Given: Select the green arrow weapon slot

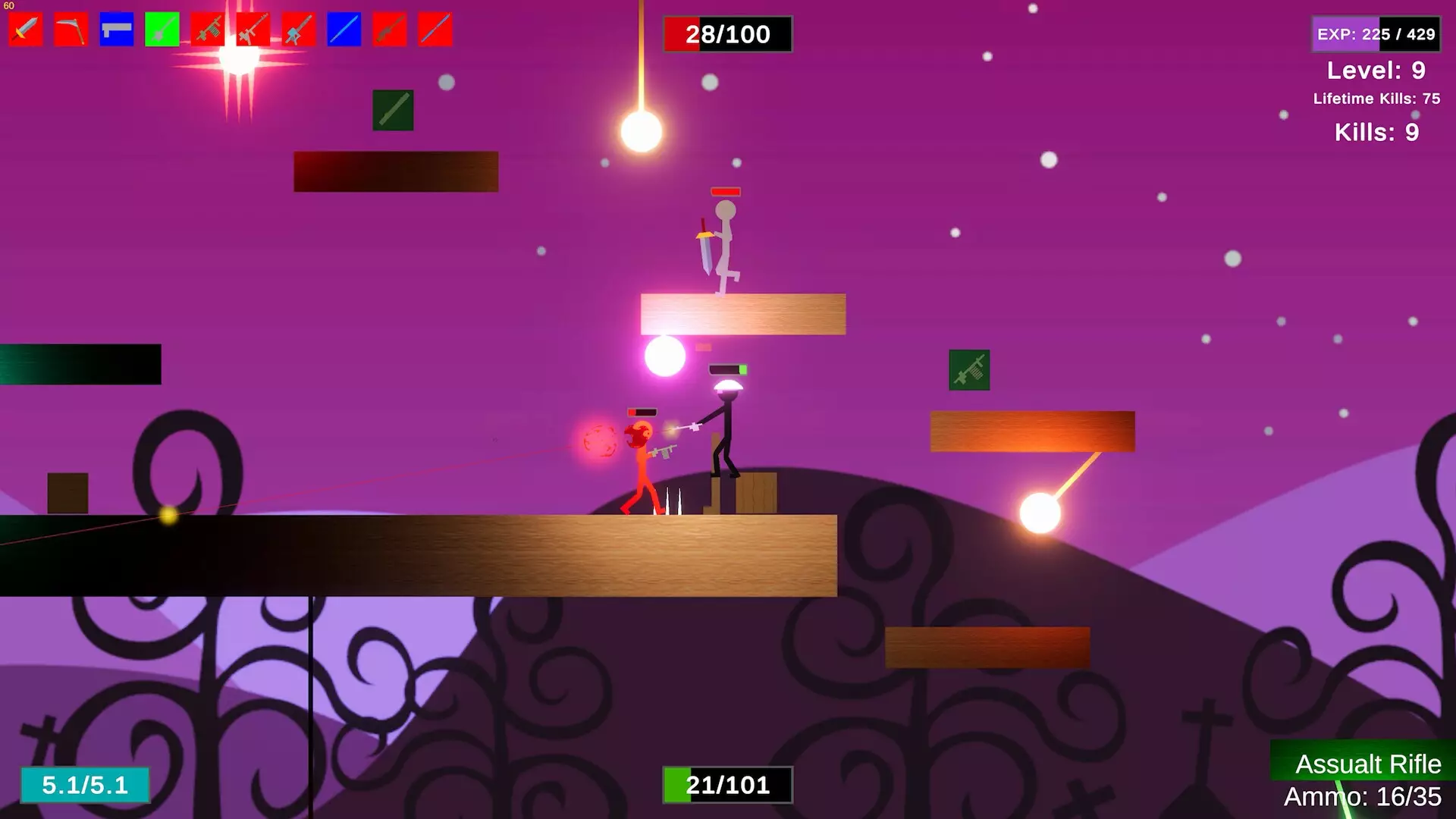Looking at the screenshot, I should tap(161, 29).
